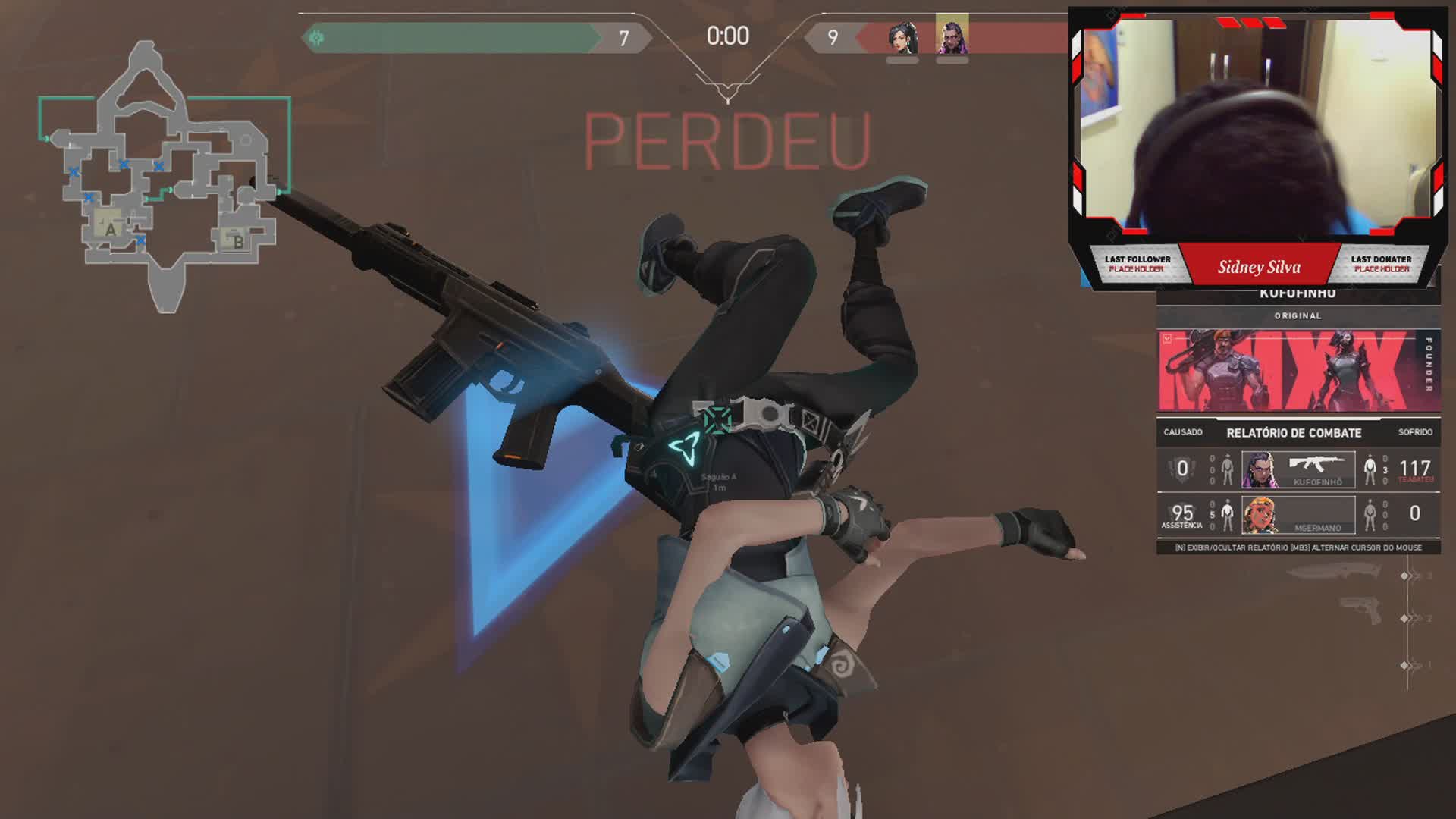Select the A site marker on minimap

click(x=111, y=228)
